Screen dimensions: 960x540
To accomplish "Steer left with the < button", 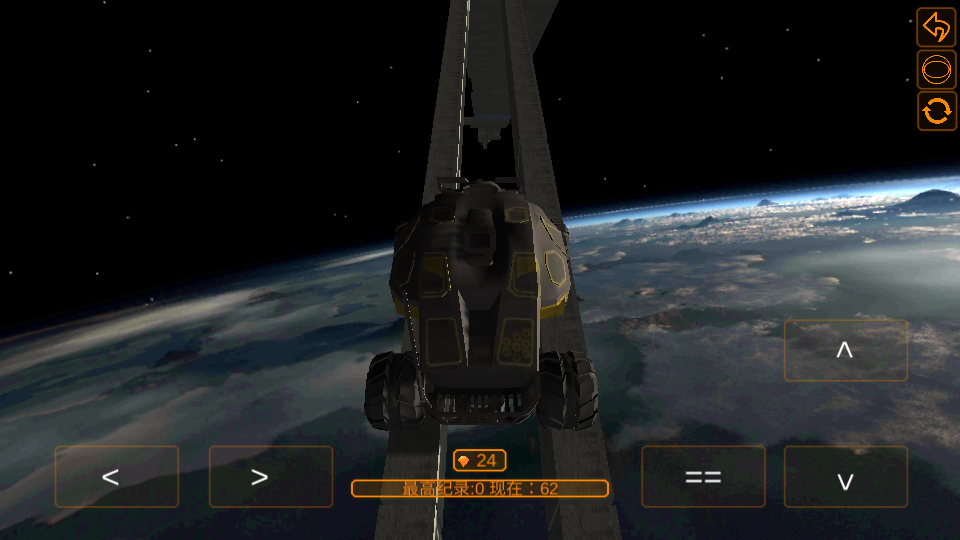I will (x=116, y=476).
